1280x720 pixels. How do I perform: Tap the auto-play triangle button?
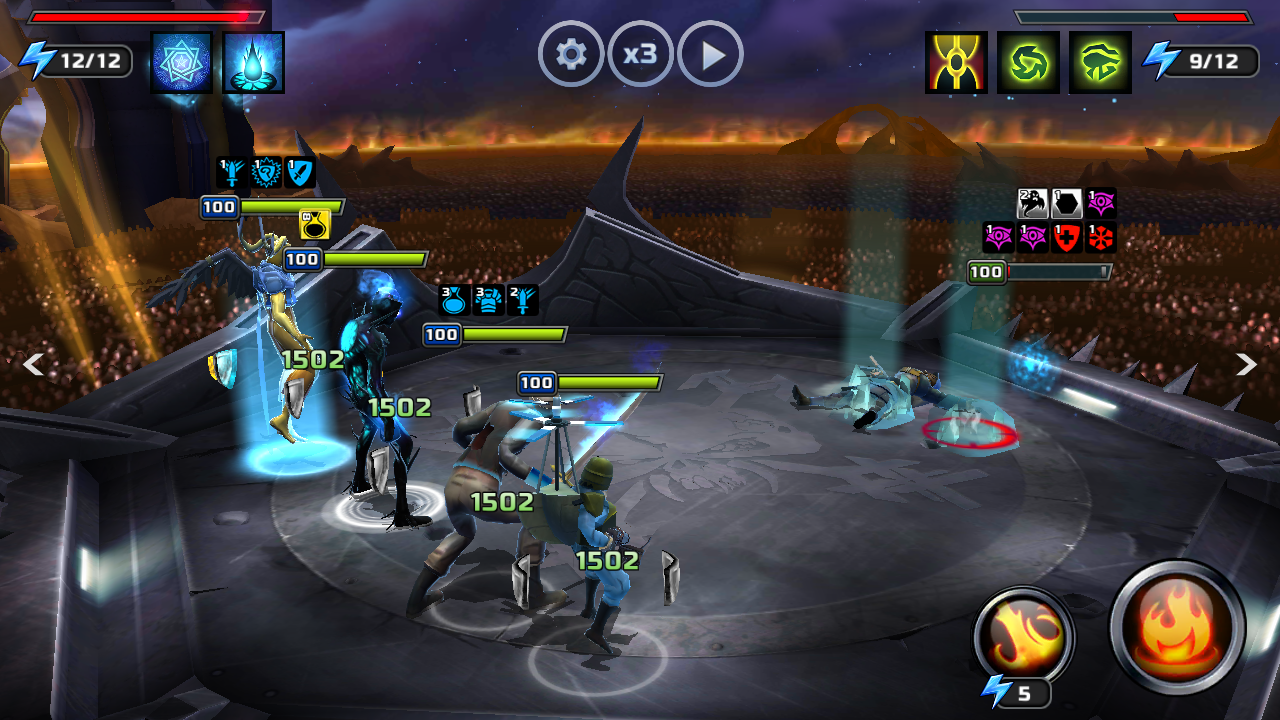point(710,54)
